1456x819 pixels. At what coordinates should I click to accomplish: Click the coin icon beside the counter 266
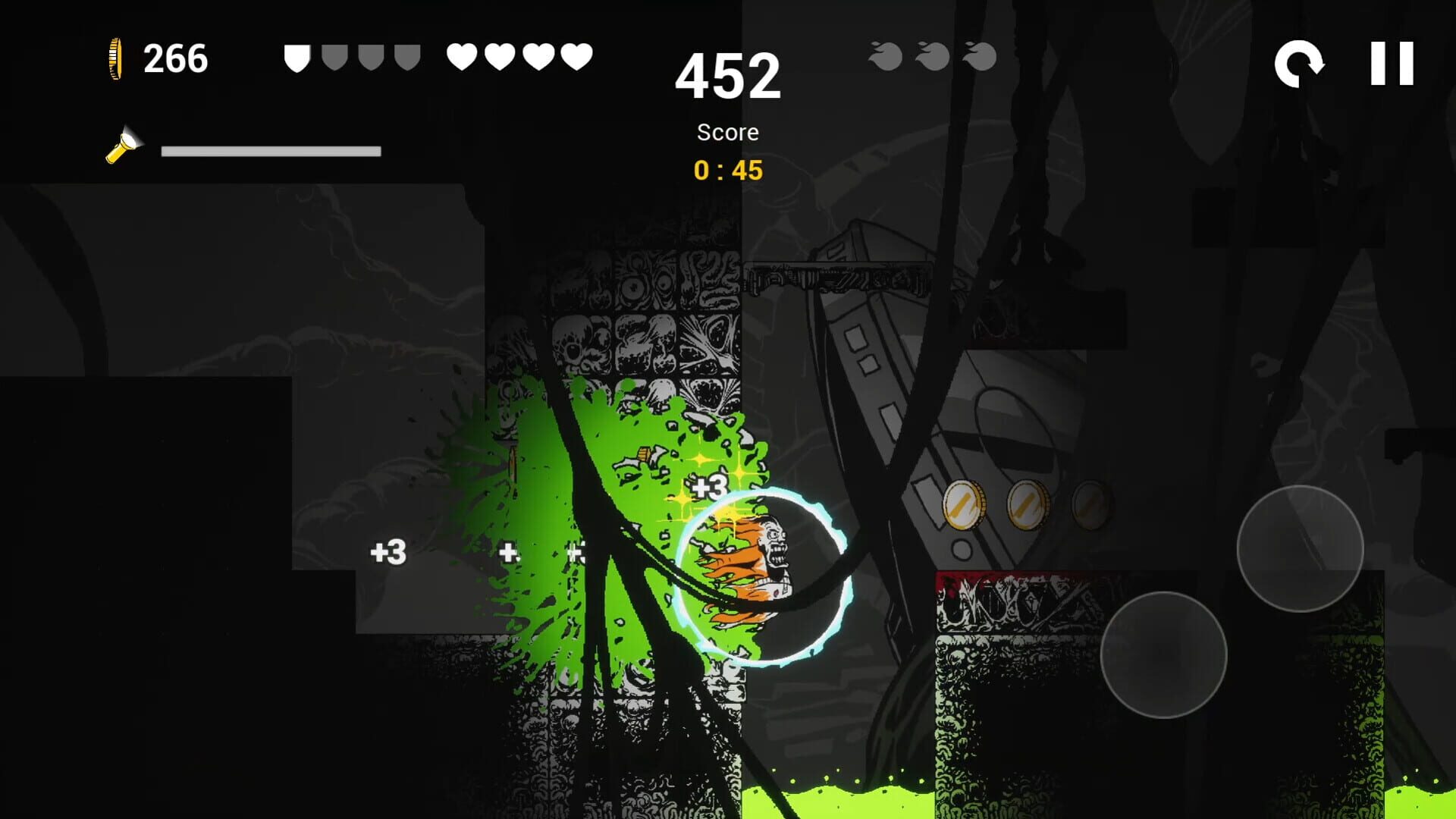pos(115,59)
